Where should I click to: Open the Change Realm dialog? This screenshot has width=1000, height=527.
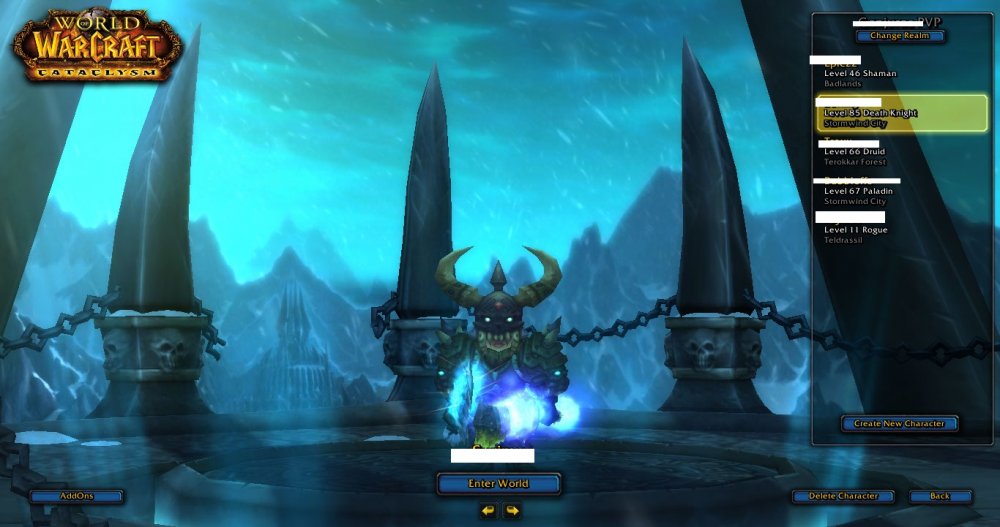[x=899, y=36]
